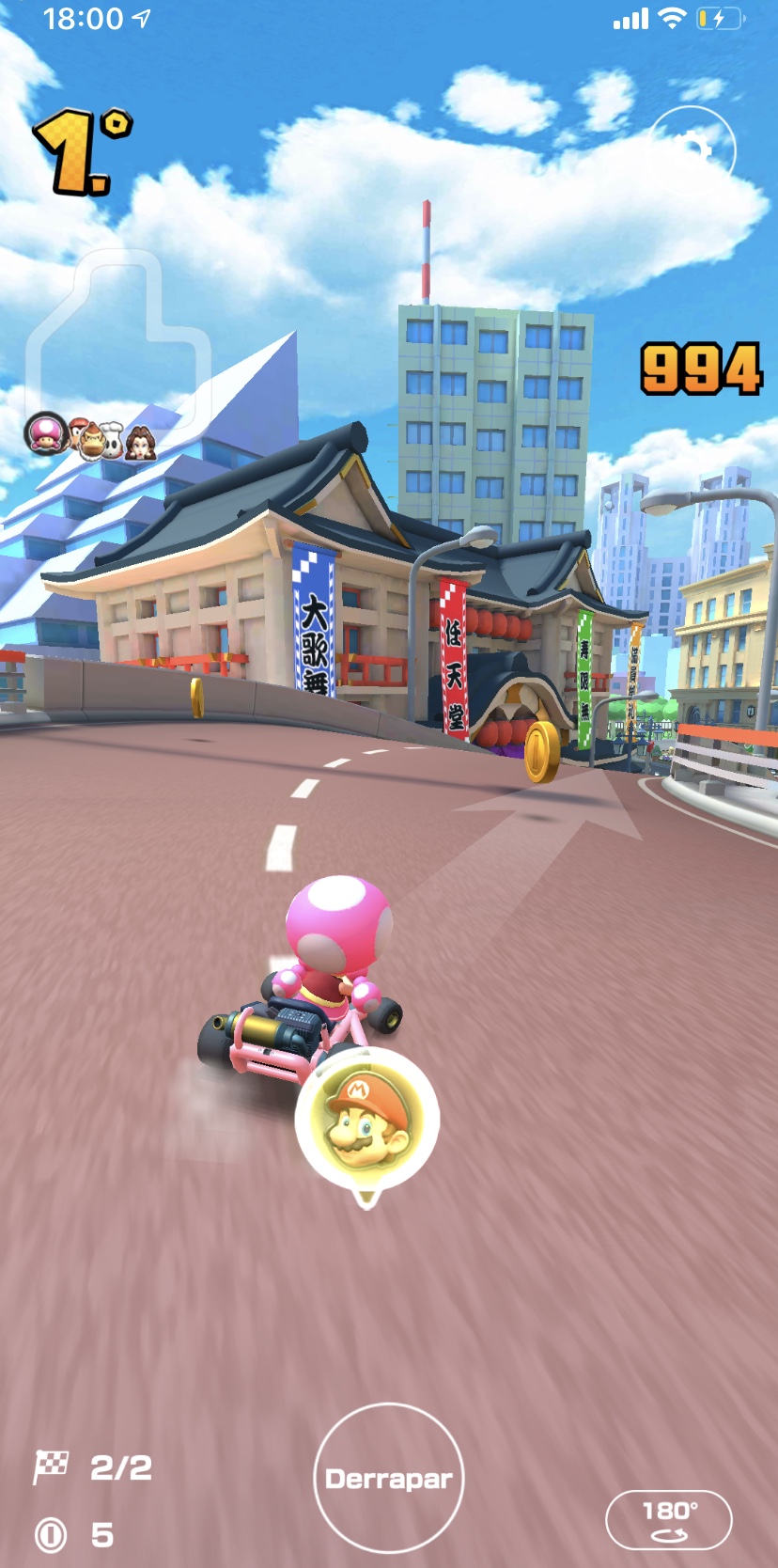
Task: Use the Mario item bubble
Action: coord(366,1121)
